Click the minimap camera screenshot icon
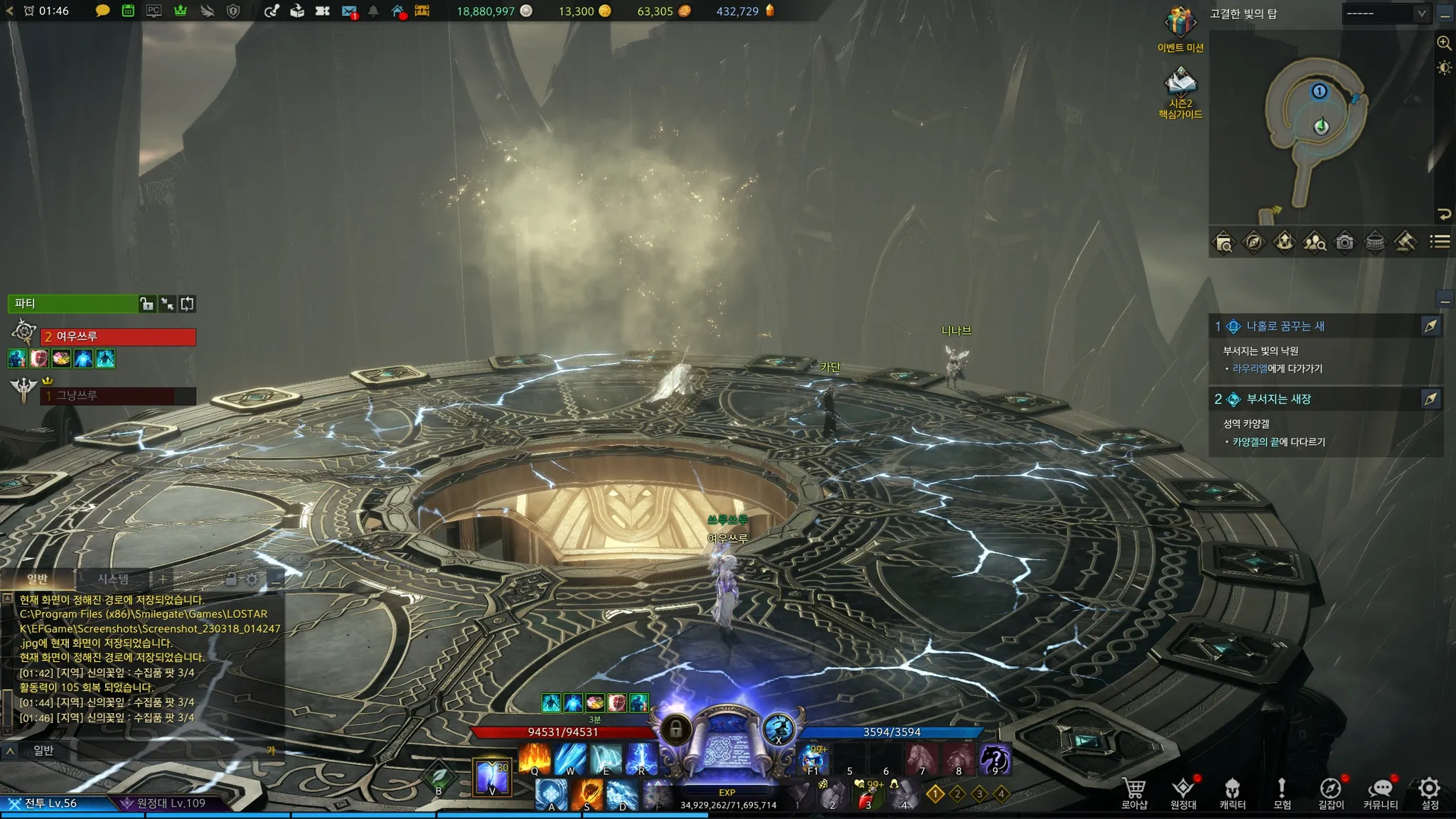The image size is (1456, 819). [x=1344, y=242]
